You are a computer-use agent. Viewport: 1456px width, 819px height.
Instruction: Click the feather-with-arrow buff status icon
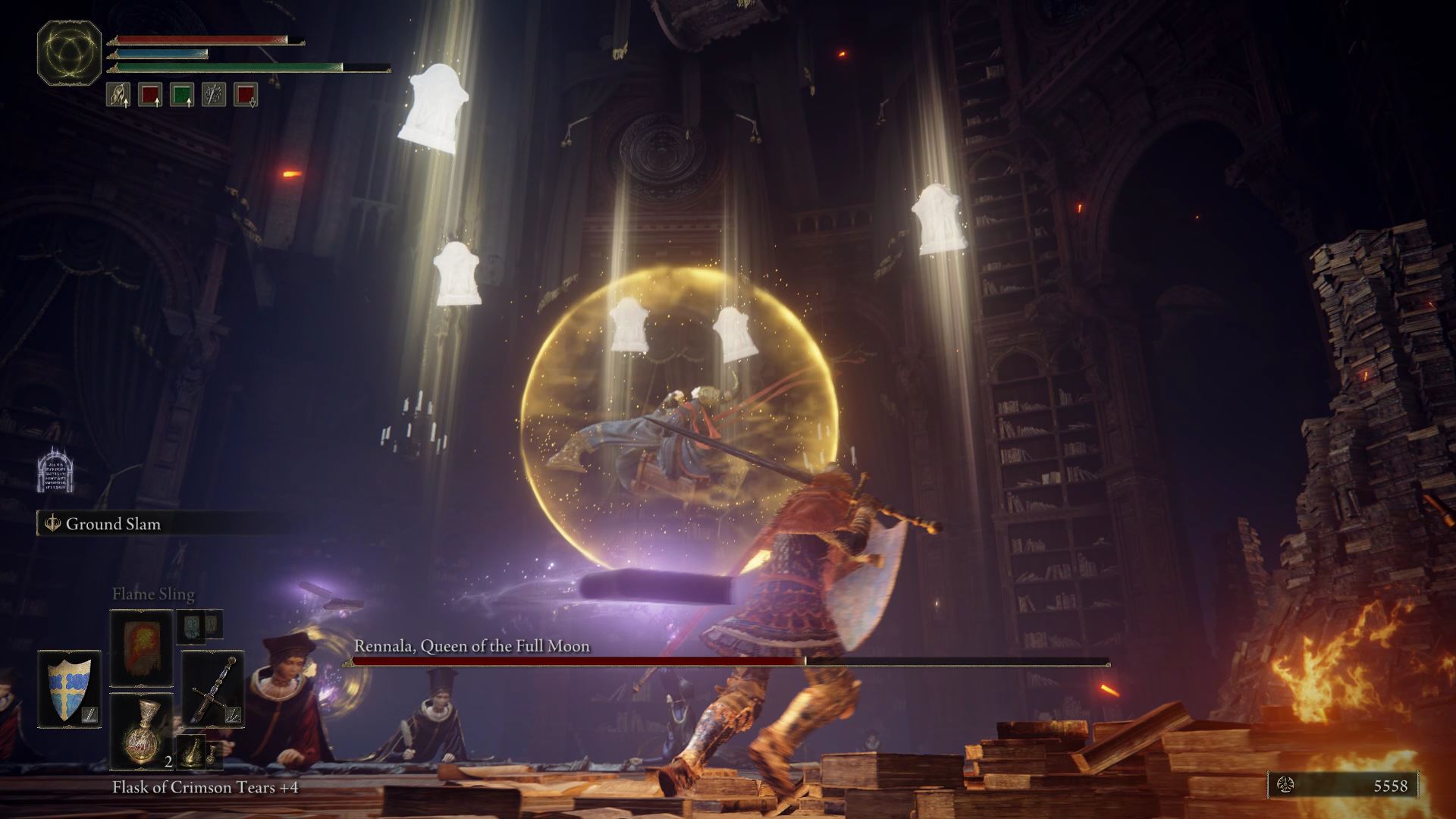click(x=118, y=95)
